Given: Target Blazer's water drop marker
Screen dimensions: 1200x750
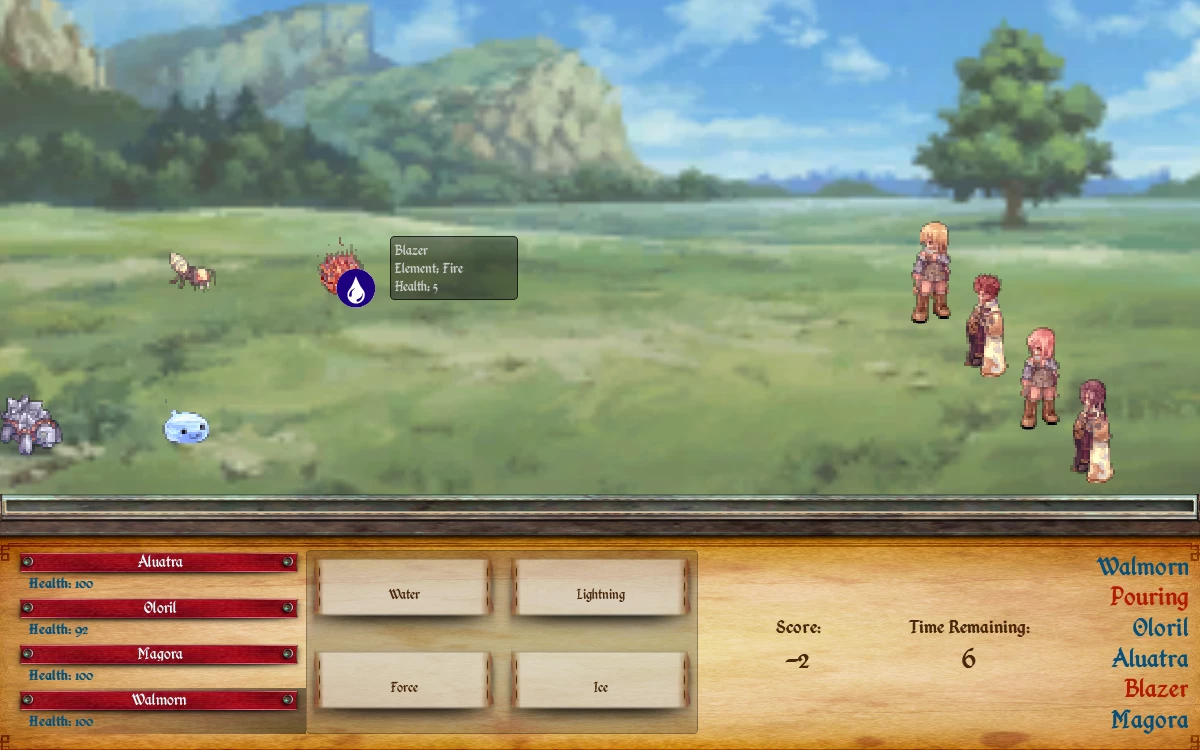Looking at the screenshot, I should coord(356,288).
